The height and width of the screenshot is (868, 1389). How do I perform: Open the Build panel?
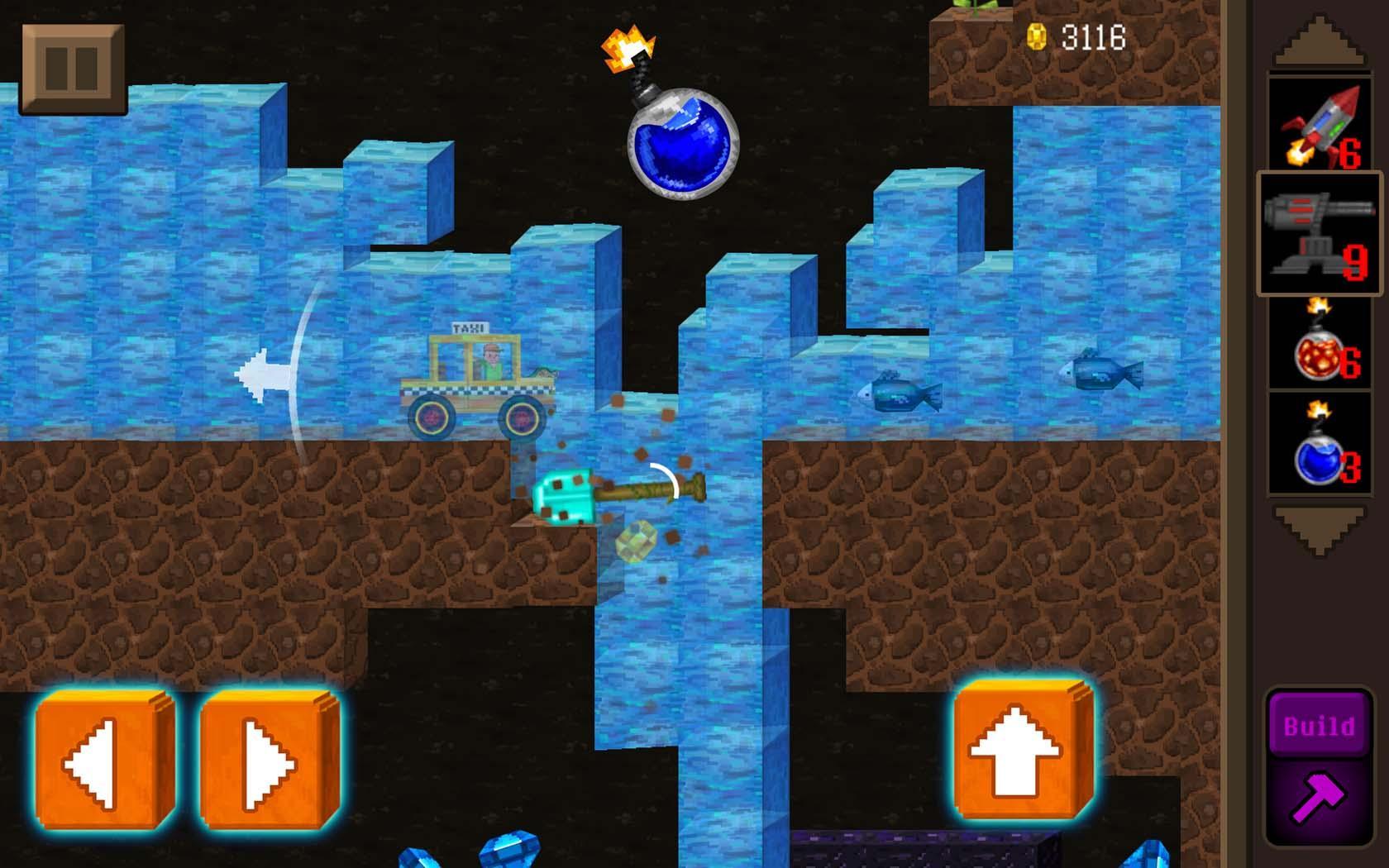1320,727
